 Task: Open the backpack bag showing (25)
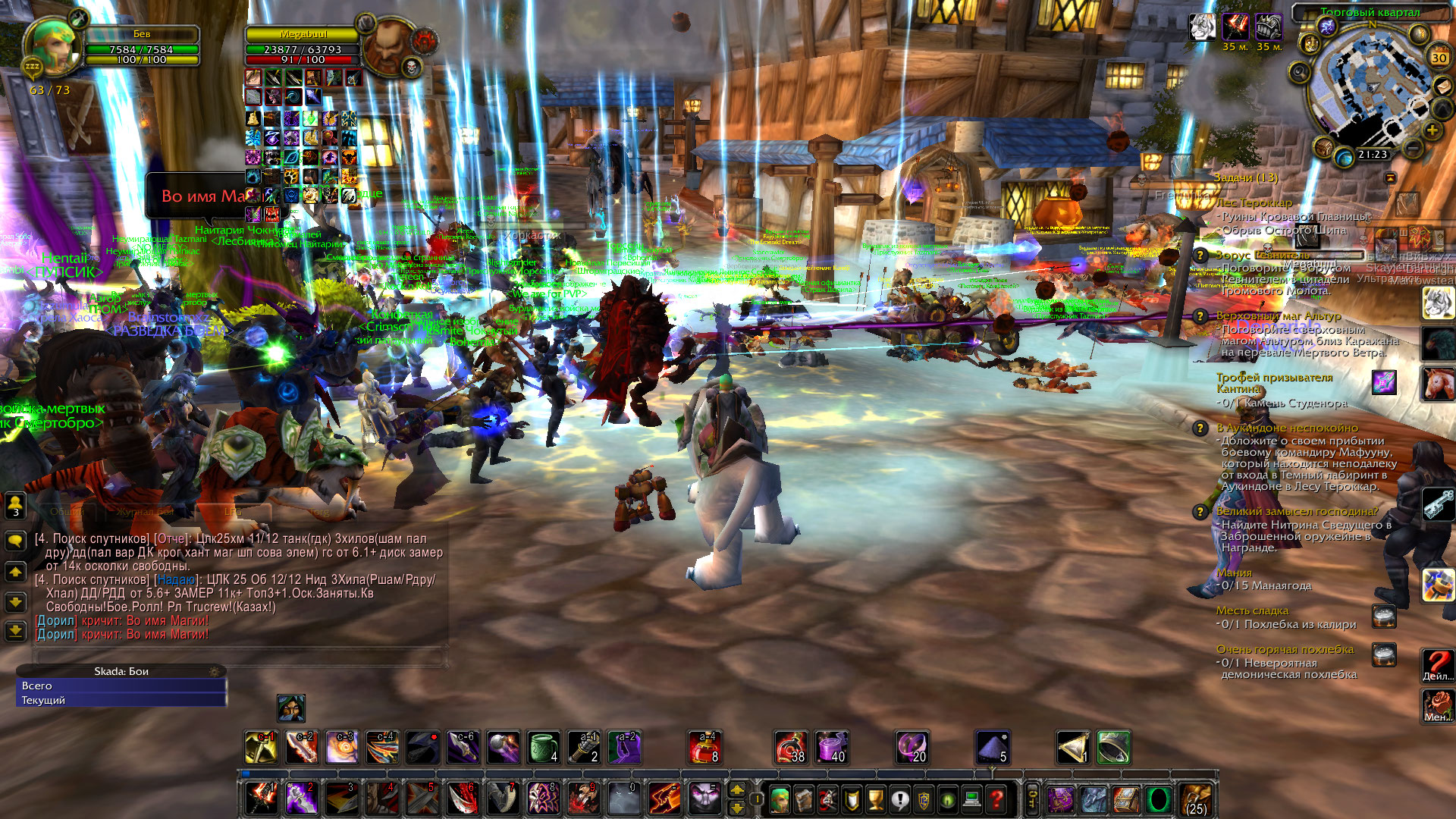tap(1196, 799)
